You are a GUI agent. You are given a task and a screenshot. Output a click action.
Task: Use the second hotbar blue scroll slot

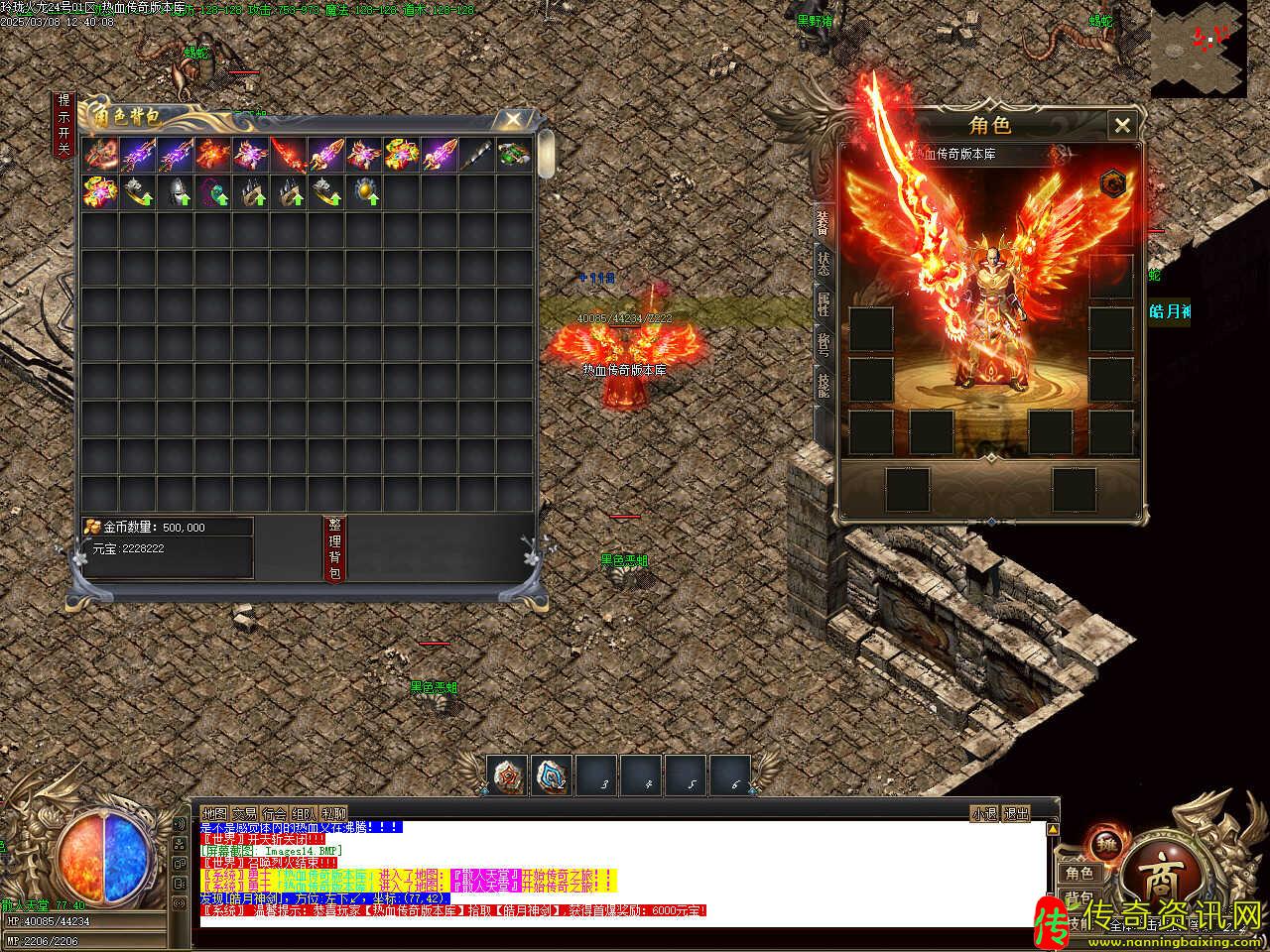[x=551, y=775]
